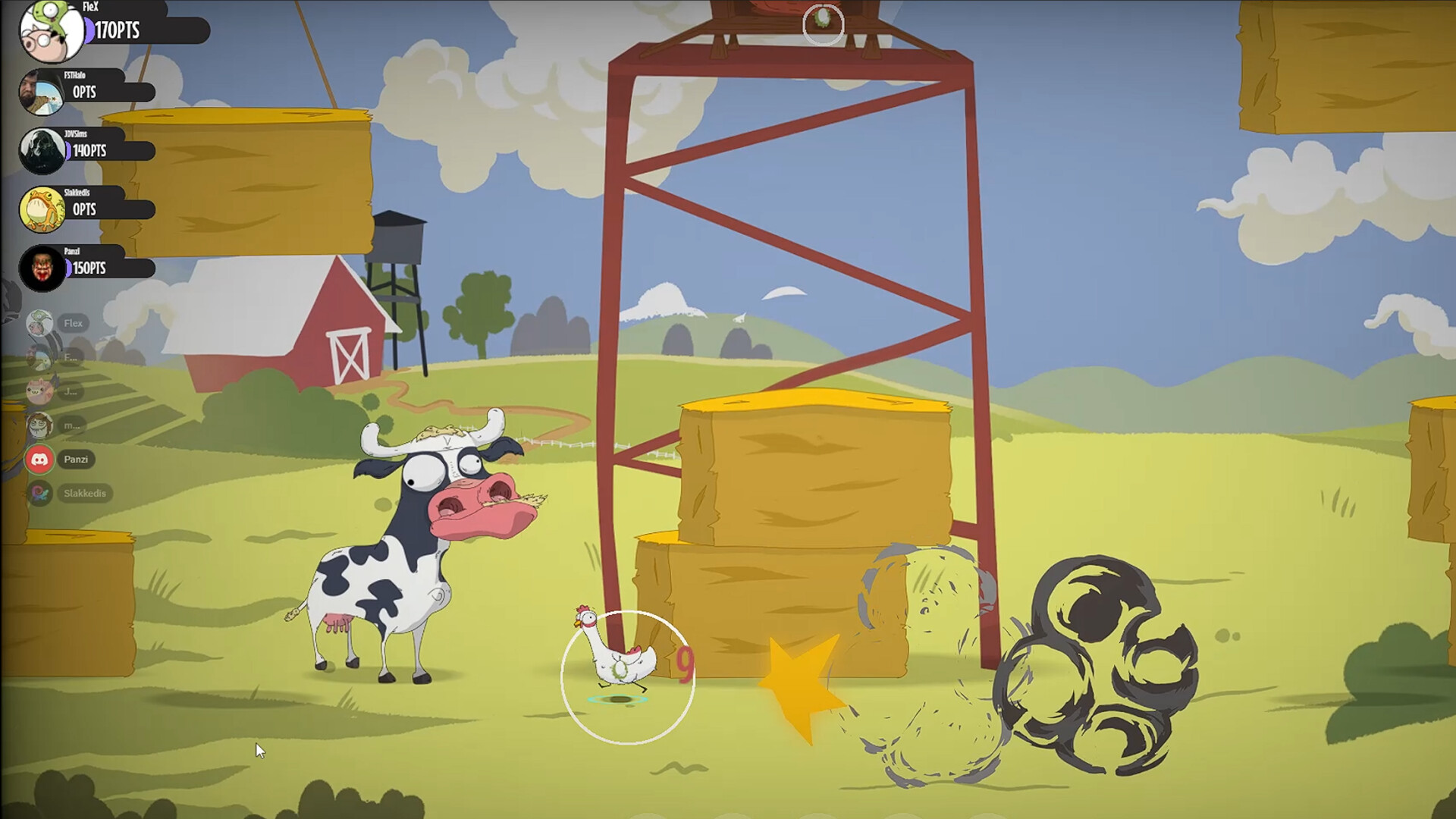Expand the truncated J... username bubble
Screen dimensions: 1456x819
point(72,391)
